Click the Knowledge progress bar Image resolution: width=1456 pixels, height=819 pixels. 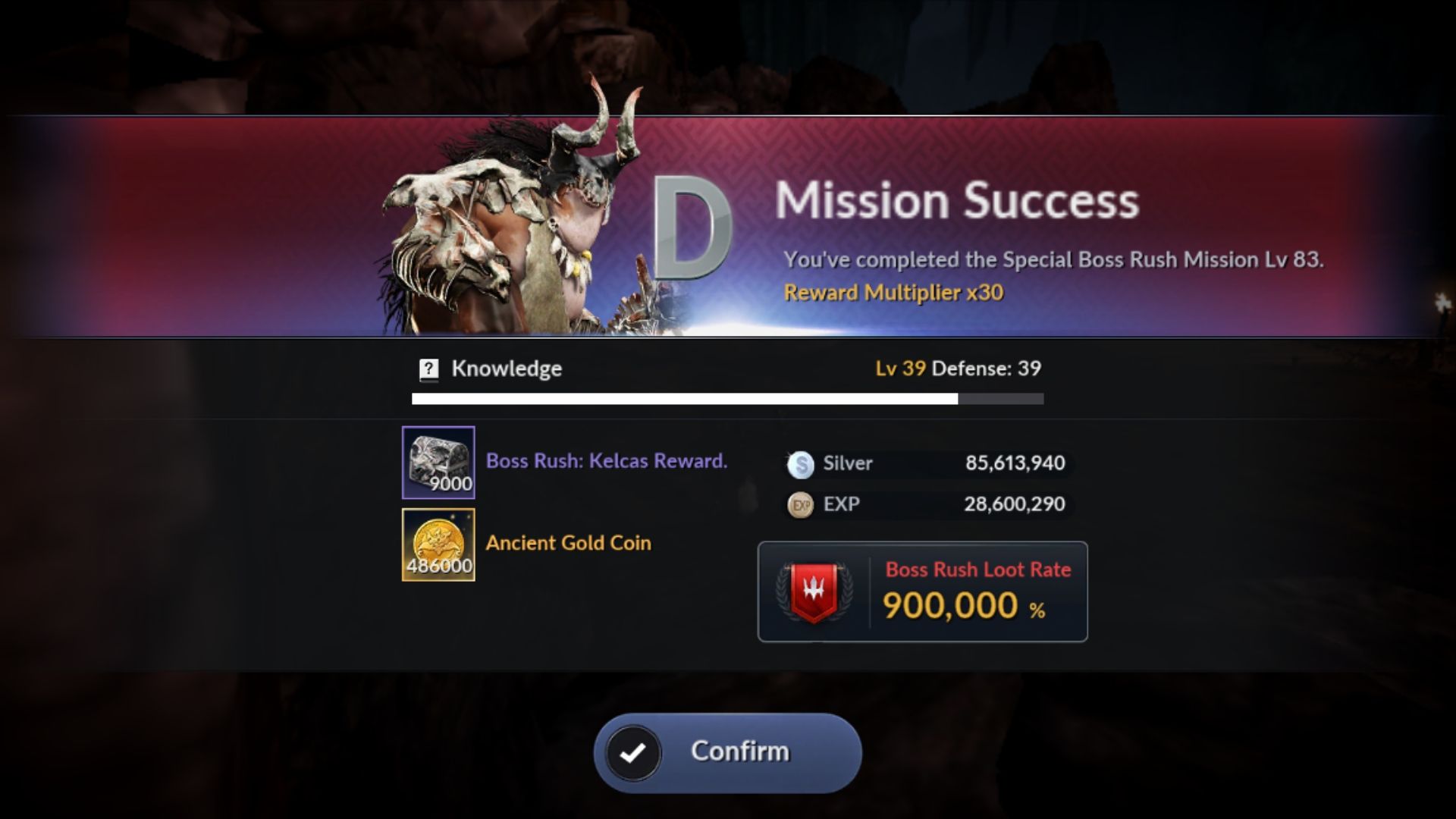coord(728,398)
